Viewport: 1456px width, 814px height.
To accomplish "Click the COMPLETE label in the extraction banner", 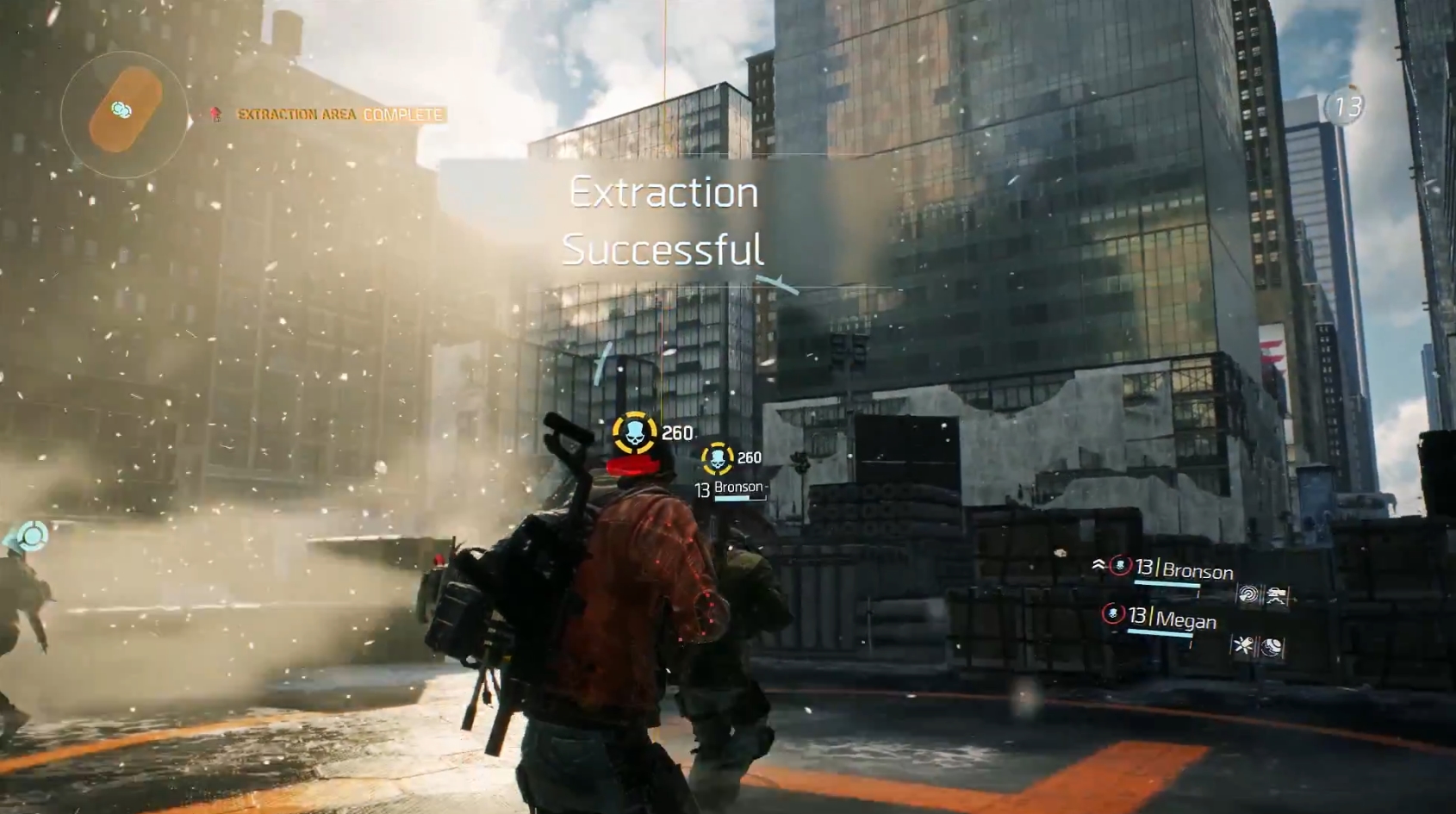I will [x=402, y=114].
